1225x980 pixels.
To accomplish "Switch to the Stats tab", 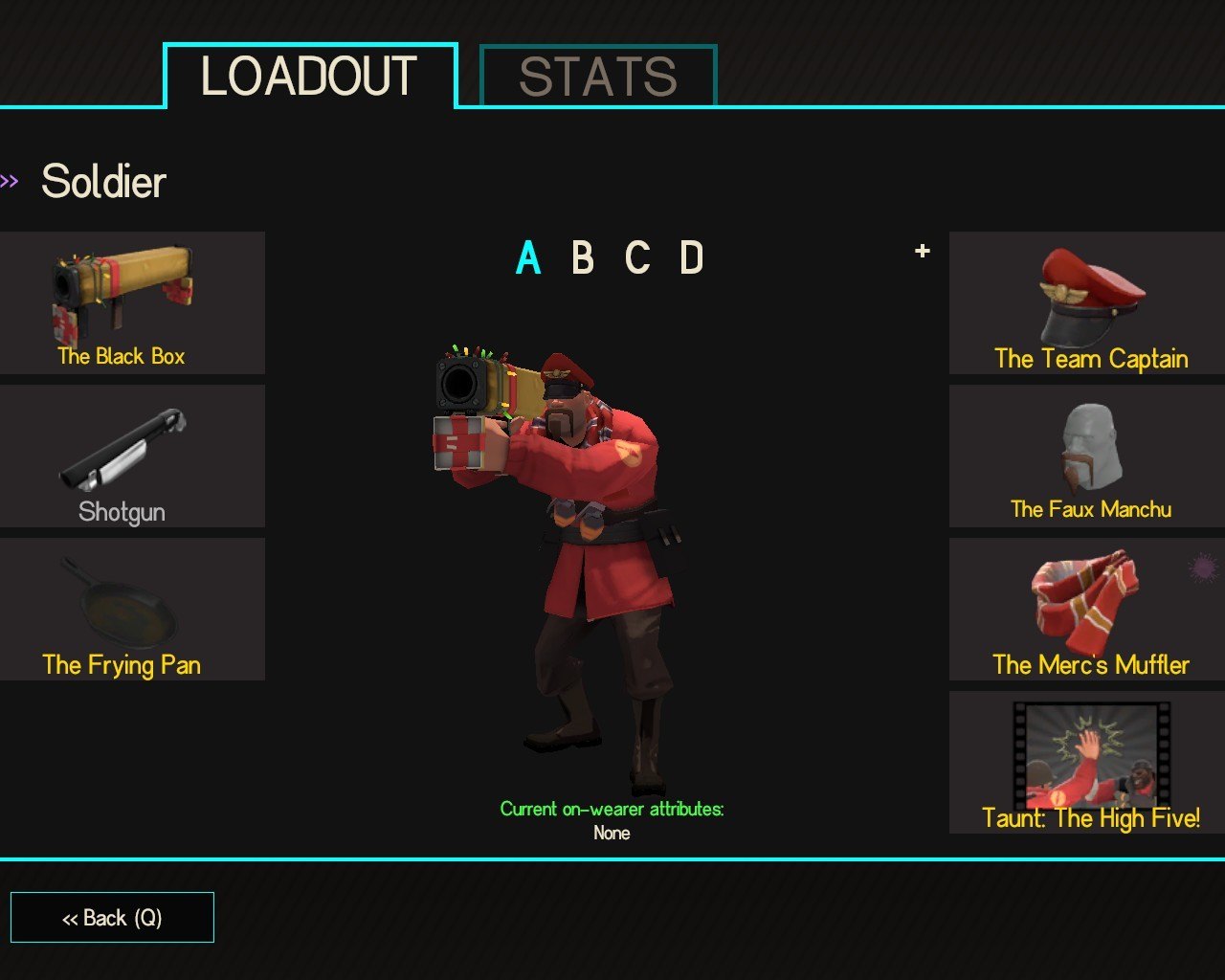I will [x=597, y=77].
